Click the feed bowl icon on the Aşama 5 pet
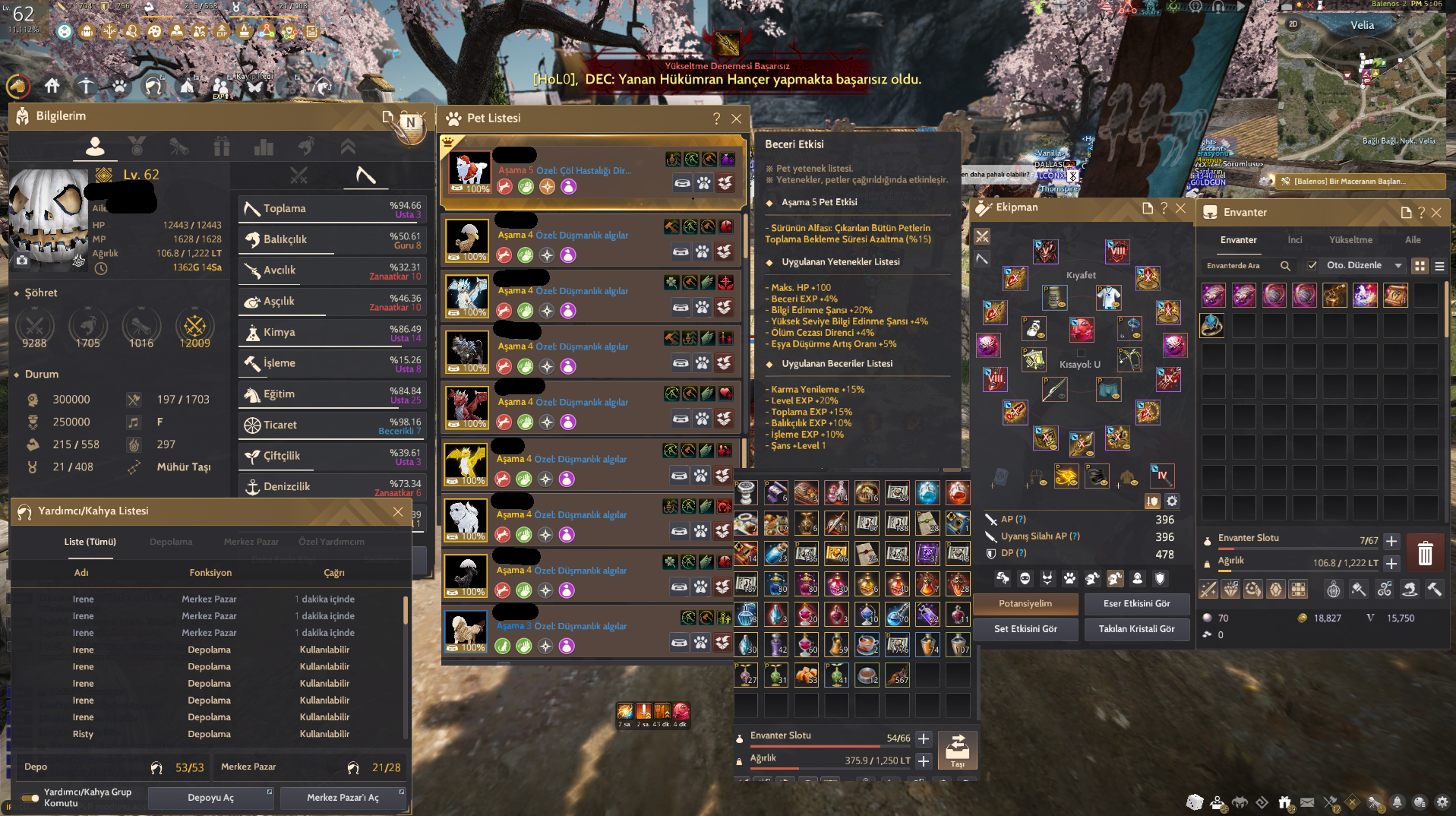This screenshot has width=1456, height=816. [x=682, y=183]
